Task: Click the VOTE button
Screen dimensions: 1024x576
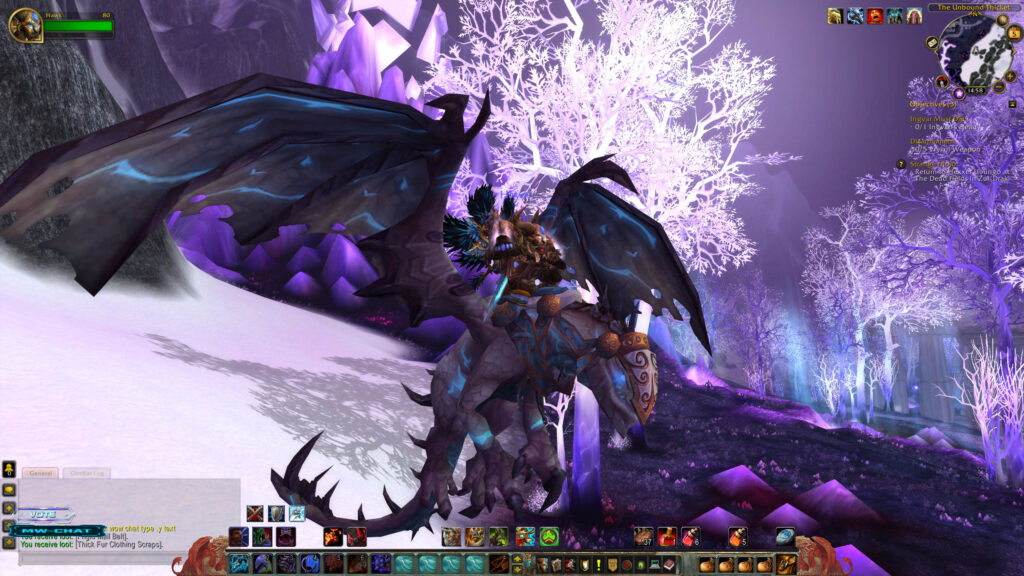Action: pos(44,514)
